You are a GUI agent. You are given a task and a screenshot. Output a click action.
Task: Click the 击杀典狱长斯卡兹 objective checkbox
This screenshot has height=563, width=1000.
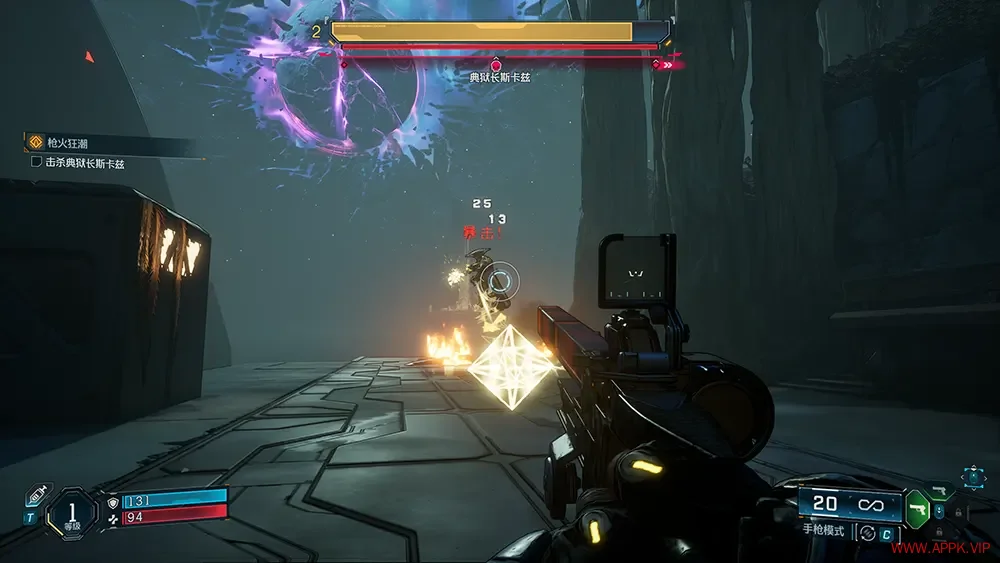coord(37,161)
